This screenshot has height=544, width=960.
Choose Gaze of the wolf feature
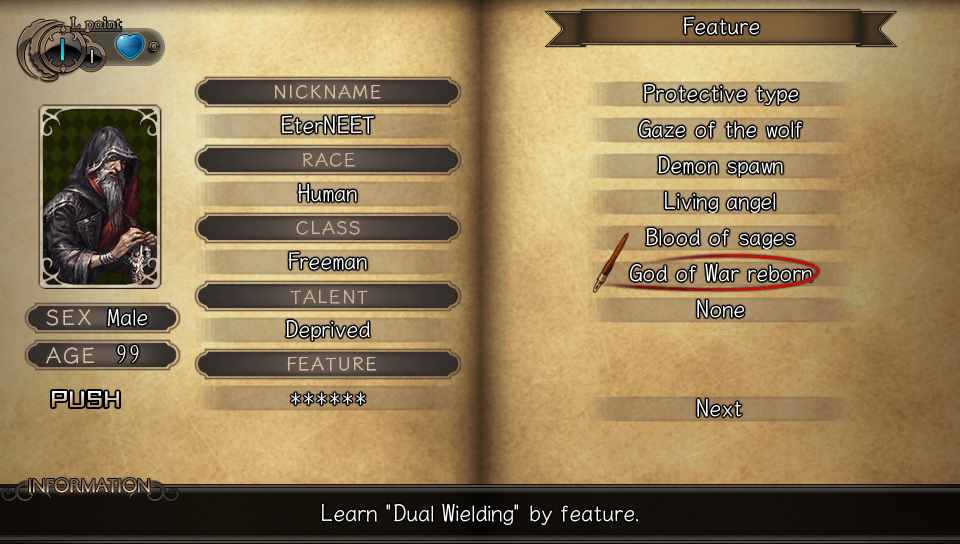[720, 130]
